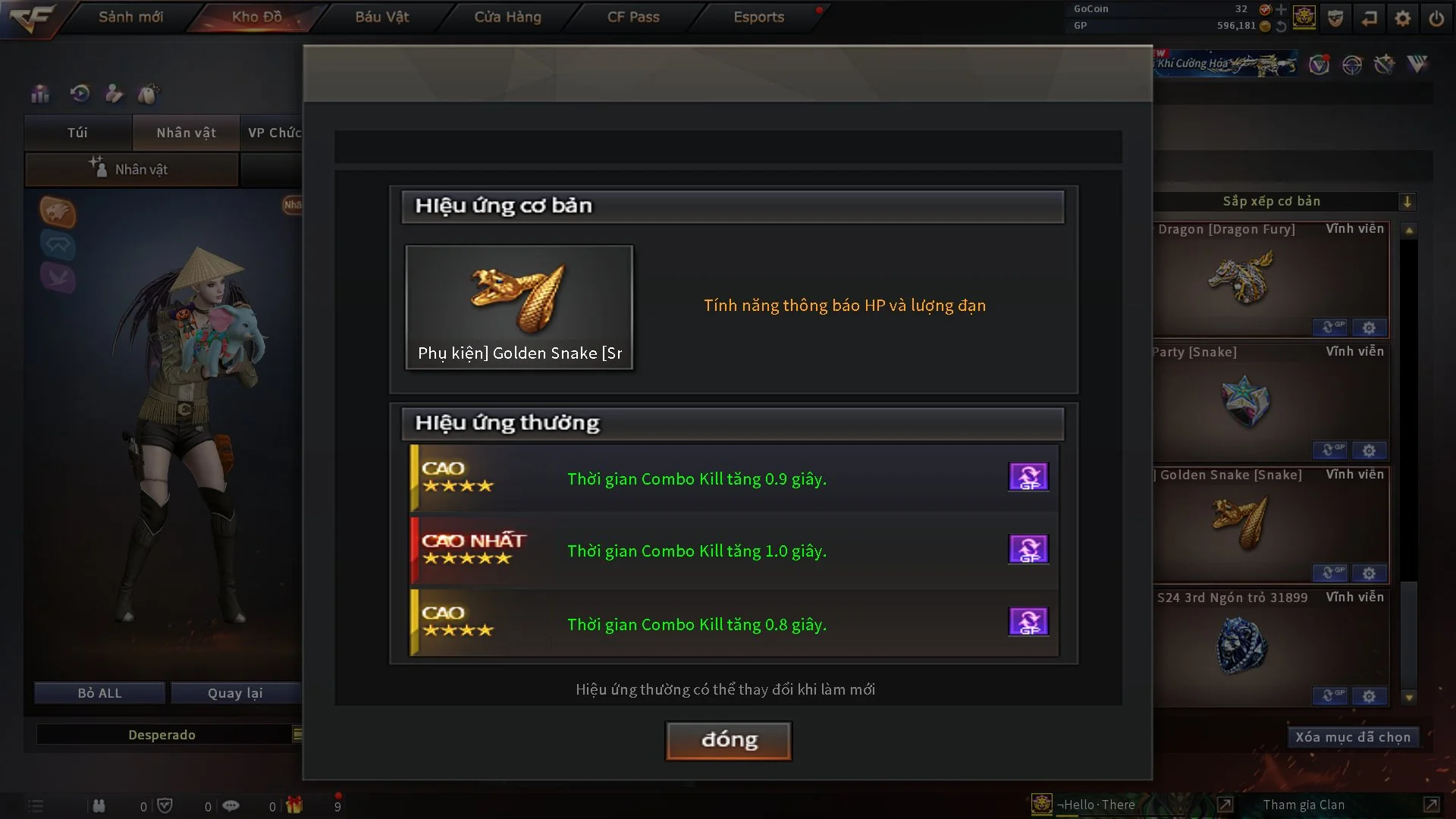Reroll the 1.0 giây CAO NHẤT effect
This screenshot has height=819, width=1456.
click(x=1028, y=549)
